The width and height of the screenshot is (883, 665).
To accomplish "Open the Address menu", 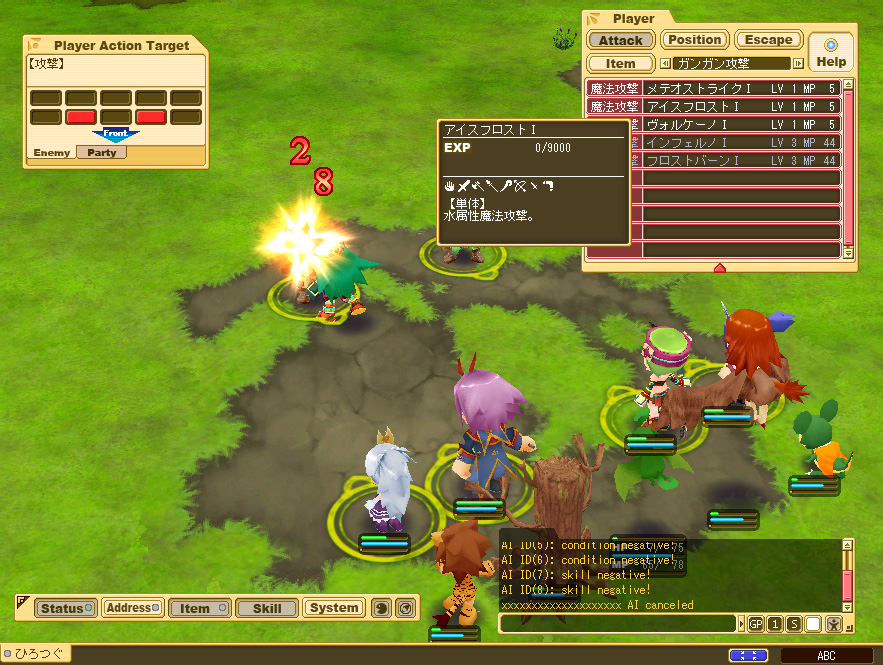I will point(132,608).
